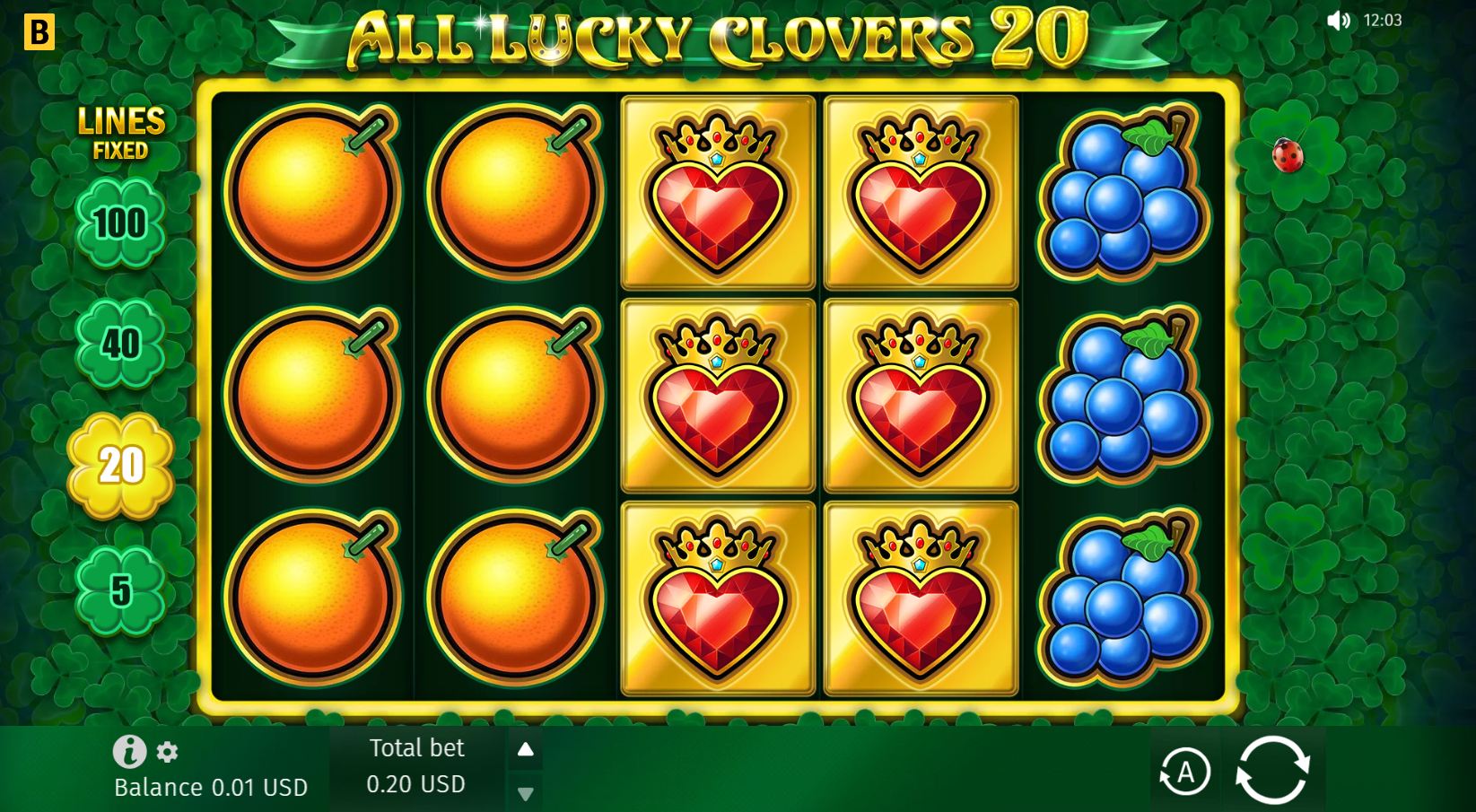Click the 0.20 USD bet amount
The width and height of the screenshot is (1476, 812).
[416, 783]
